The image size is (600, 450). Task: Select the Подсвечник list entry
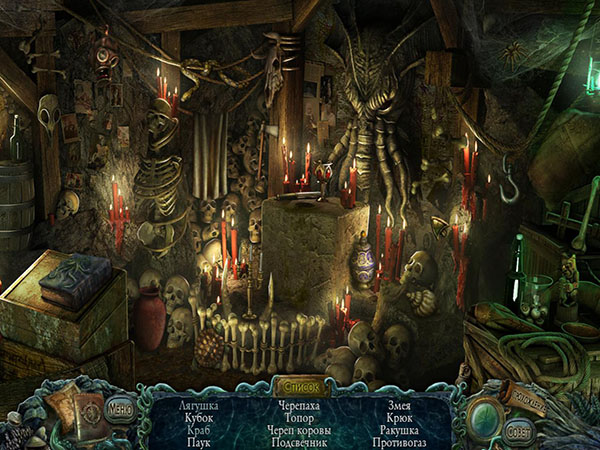[x=300, y=441]
